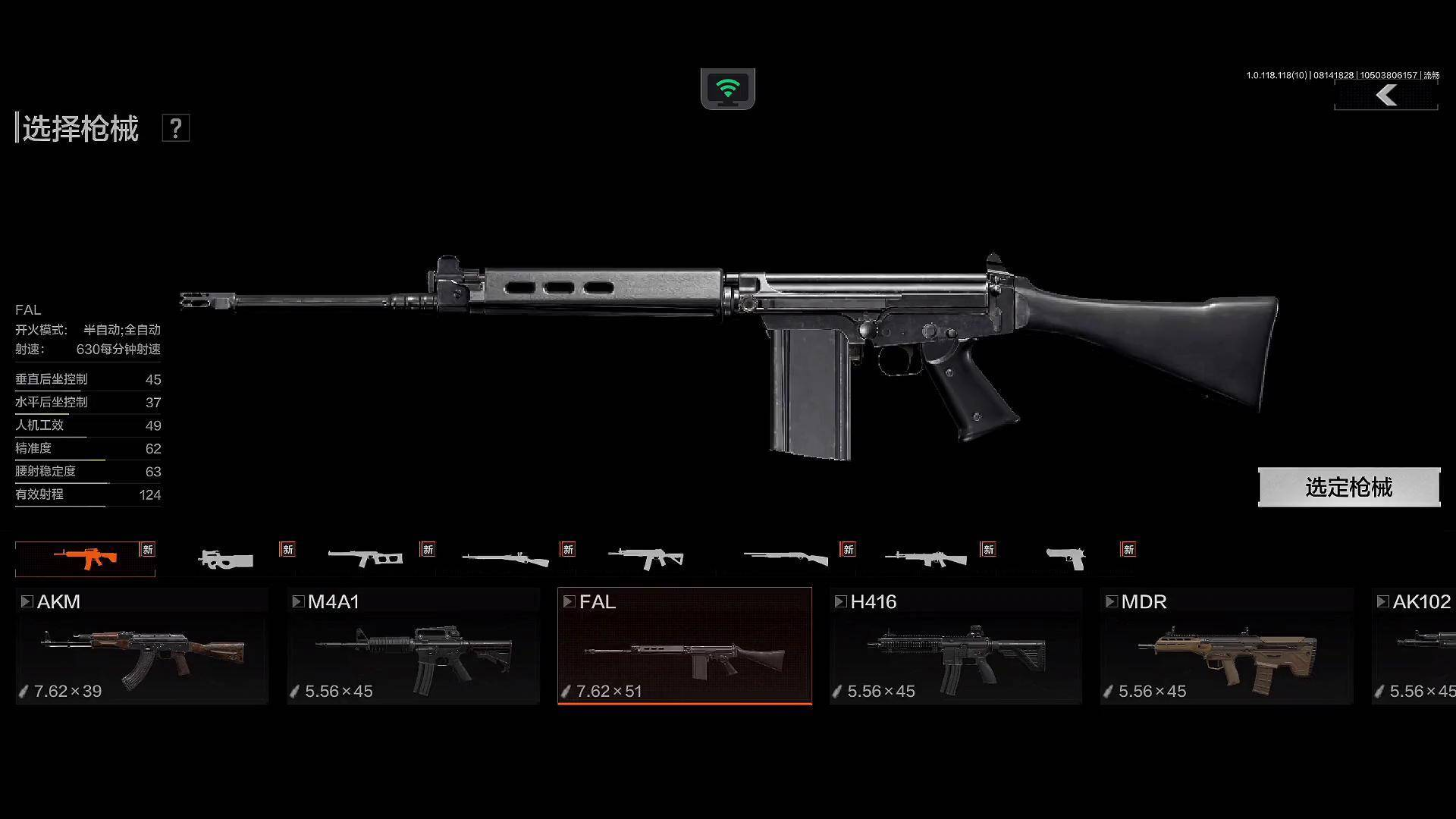The height and width of the screenshot is (819, 1456).
Task: Pick the H416 weapon card
Action: [955, 646]
